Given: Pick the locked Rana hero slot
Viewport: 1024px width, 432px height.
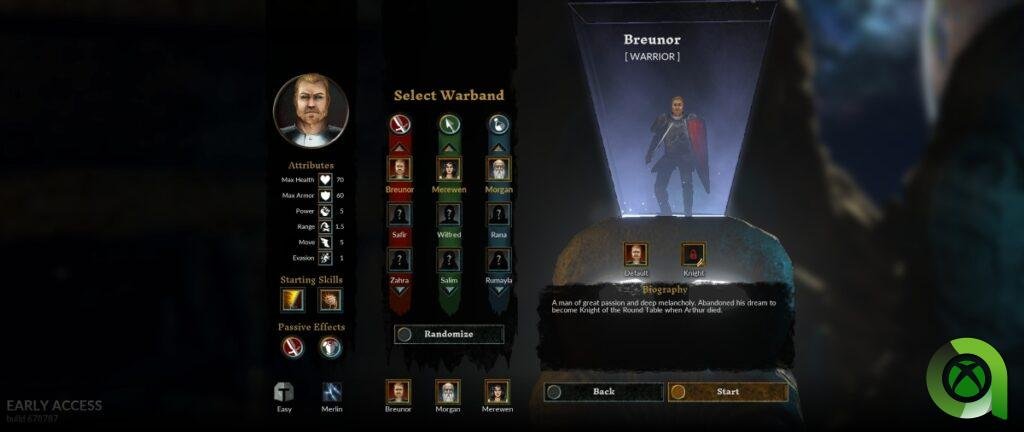Looking at the screenshot, I should click(498, 215).
